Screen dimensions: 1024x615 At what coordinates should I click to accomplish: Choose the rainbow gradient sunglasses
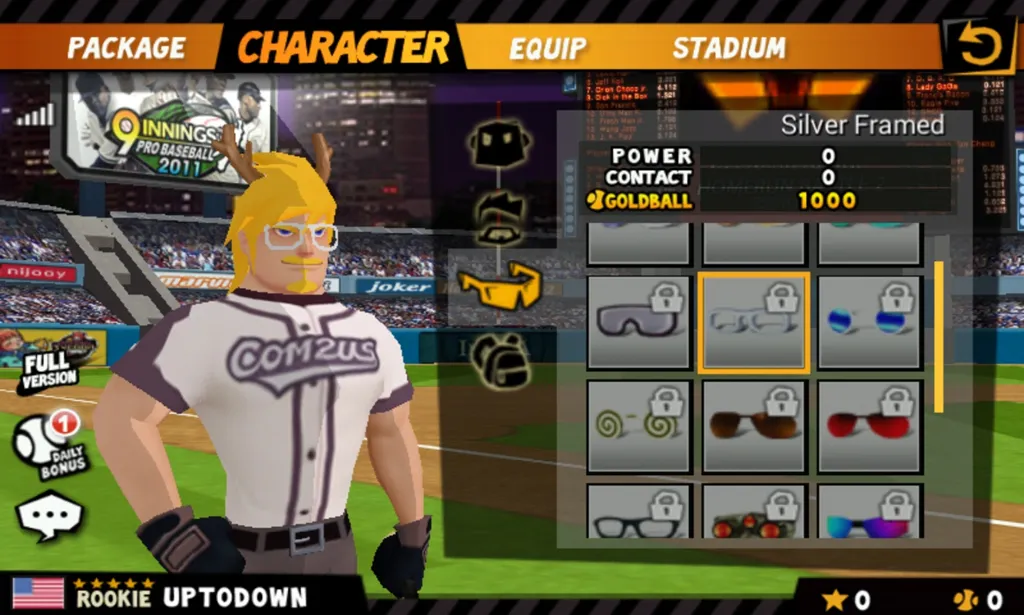tap(870, 513)
